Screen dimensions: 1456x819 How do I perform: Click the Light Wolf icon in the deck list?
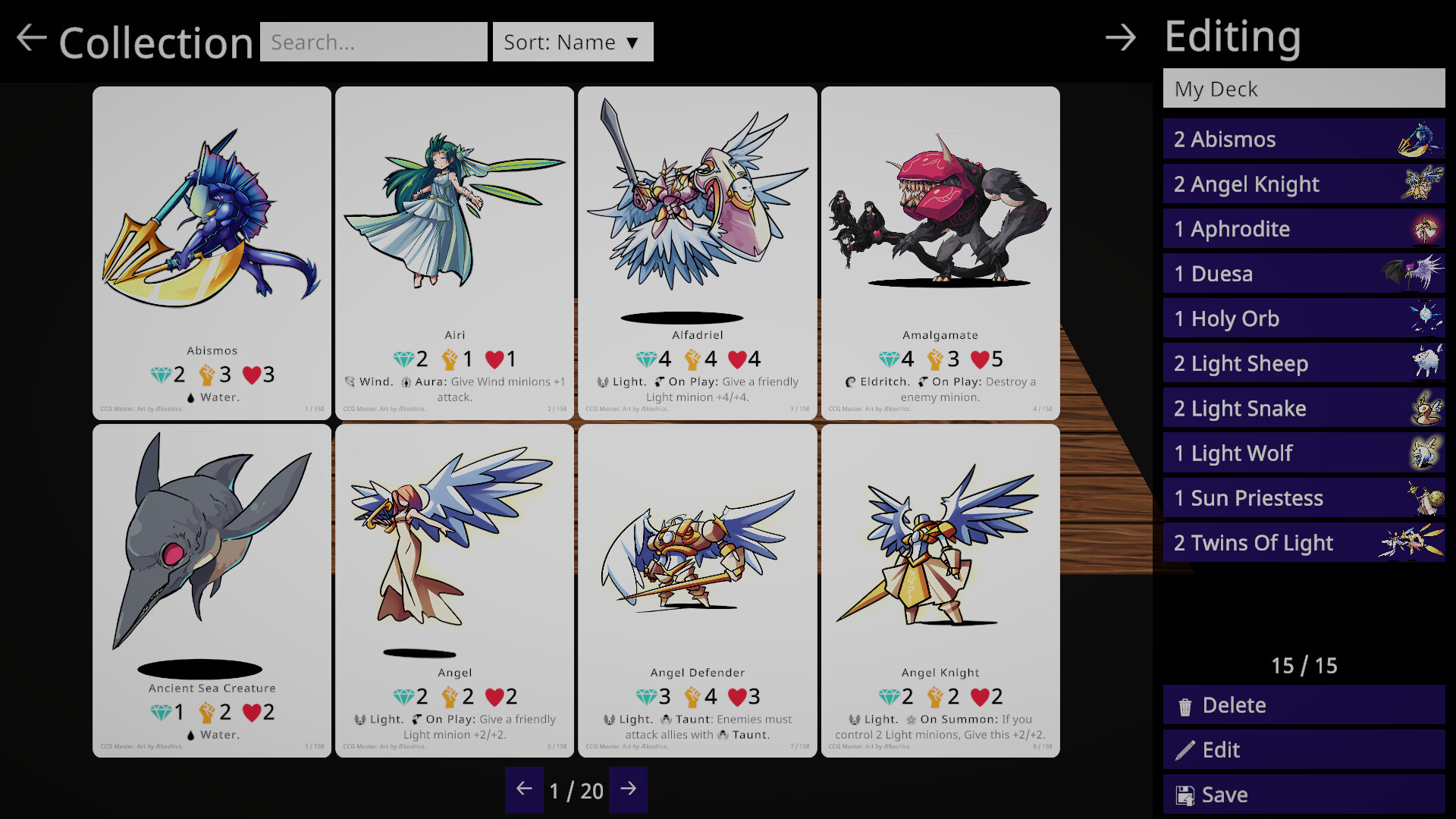pos(1424,453)
